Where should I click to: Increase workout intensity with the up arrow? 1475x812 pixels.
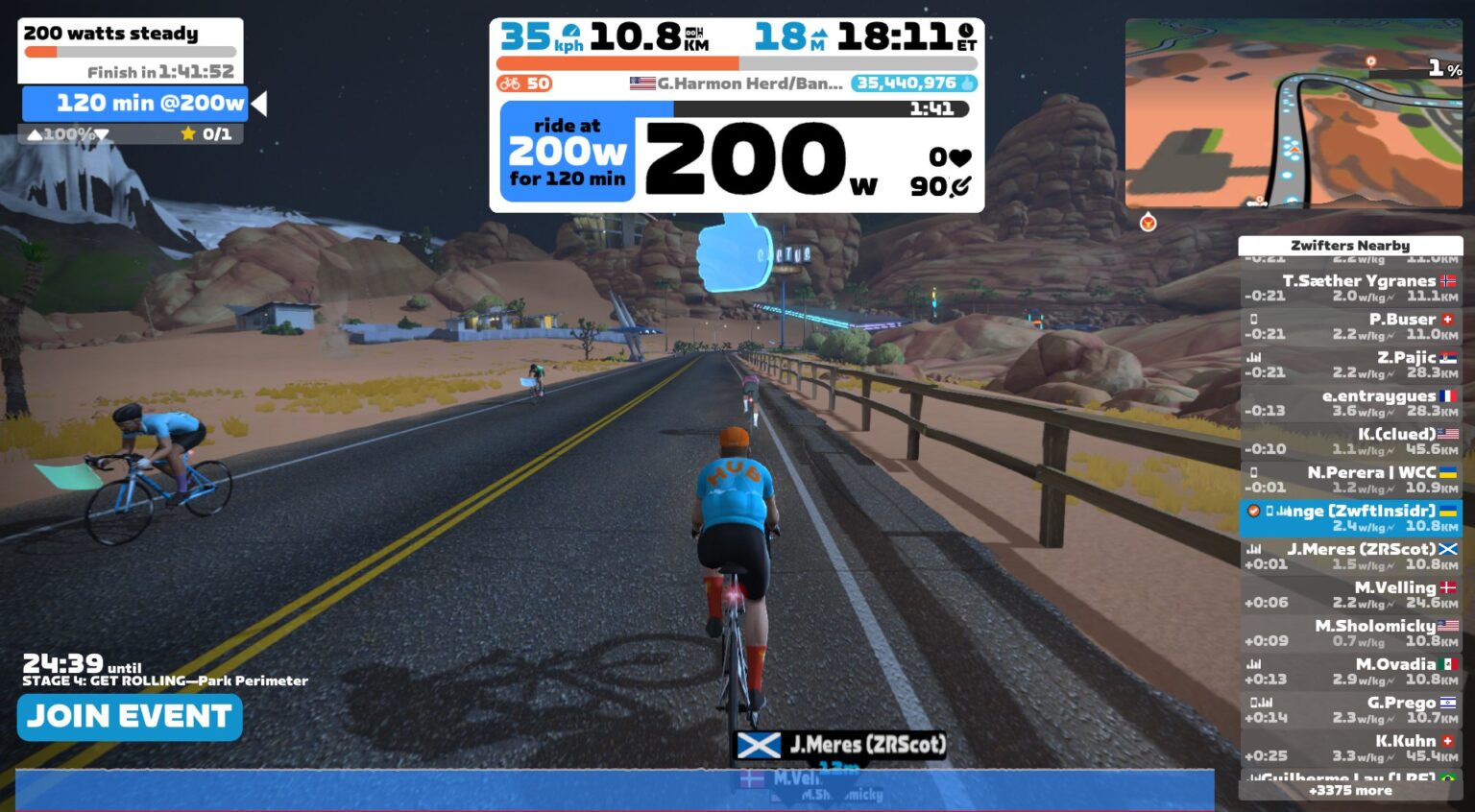[35, 135]
